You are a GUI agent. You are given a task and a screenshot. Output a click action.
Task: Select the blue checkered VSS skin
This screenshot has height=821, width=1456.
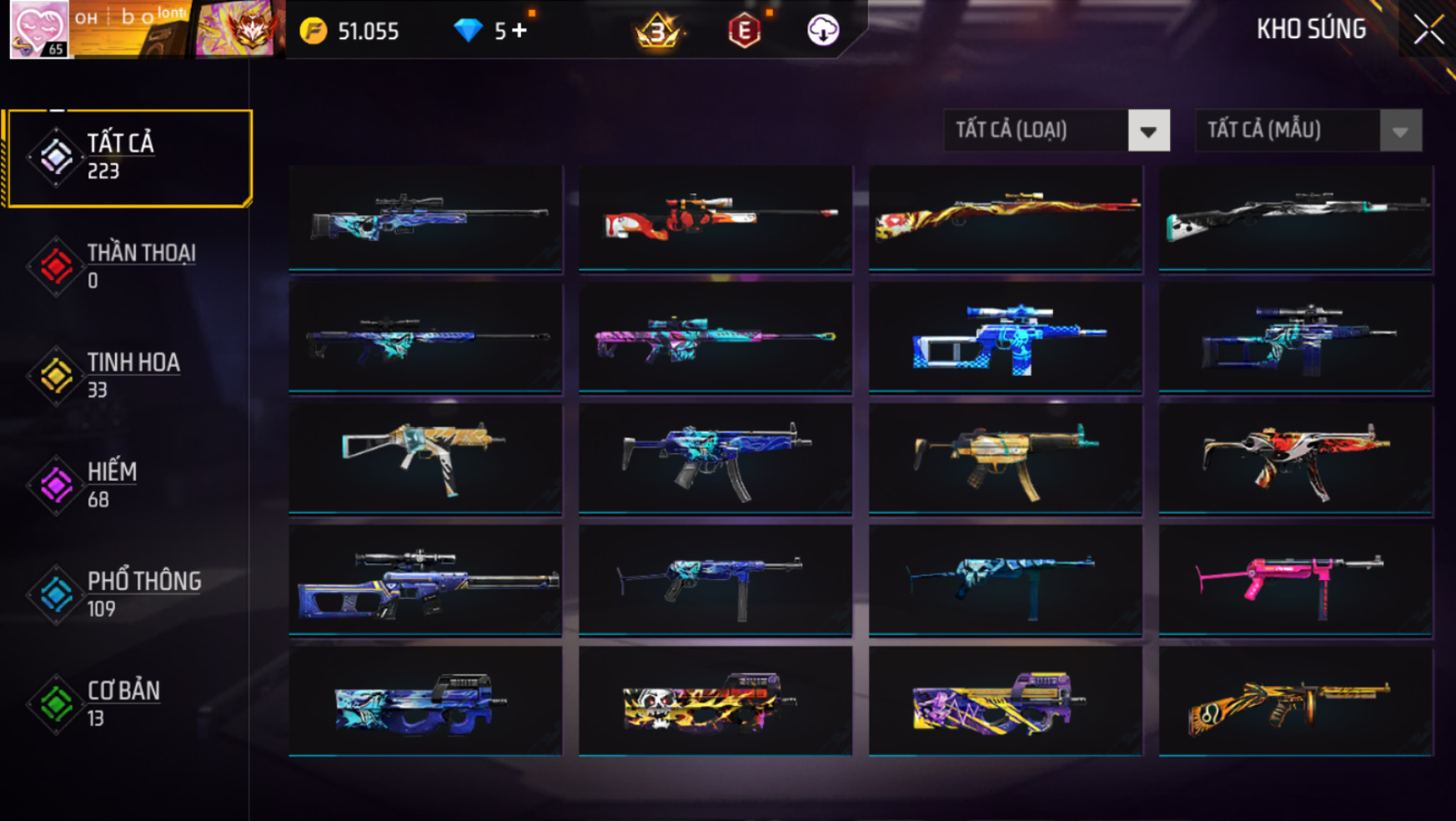click(x=1005, y=338)
